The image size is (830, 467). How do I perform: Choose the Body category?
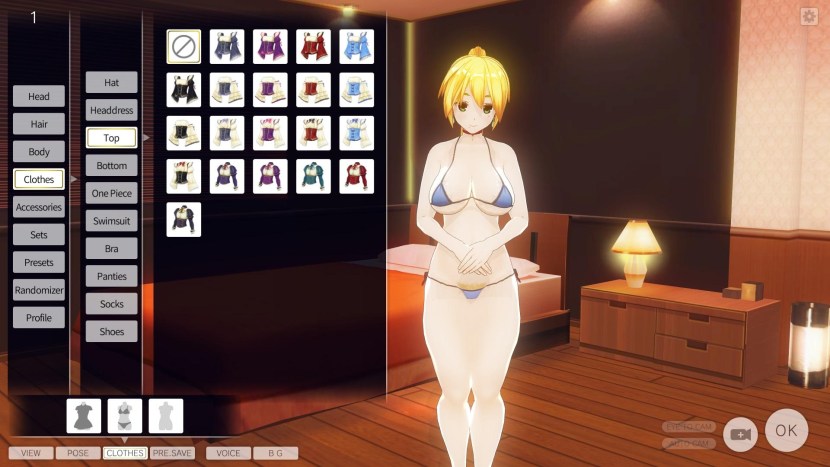(39, 152)
